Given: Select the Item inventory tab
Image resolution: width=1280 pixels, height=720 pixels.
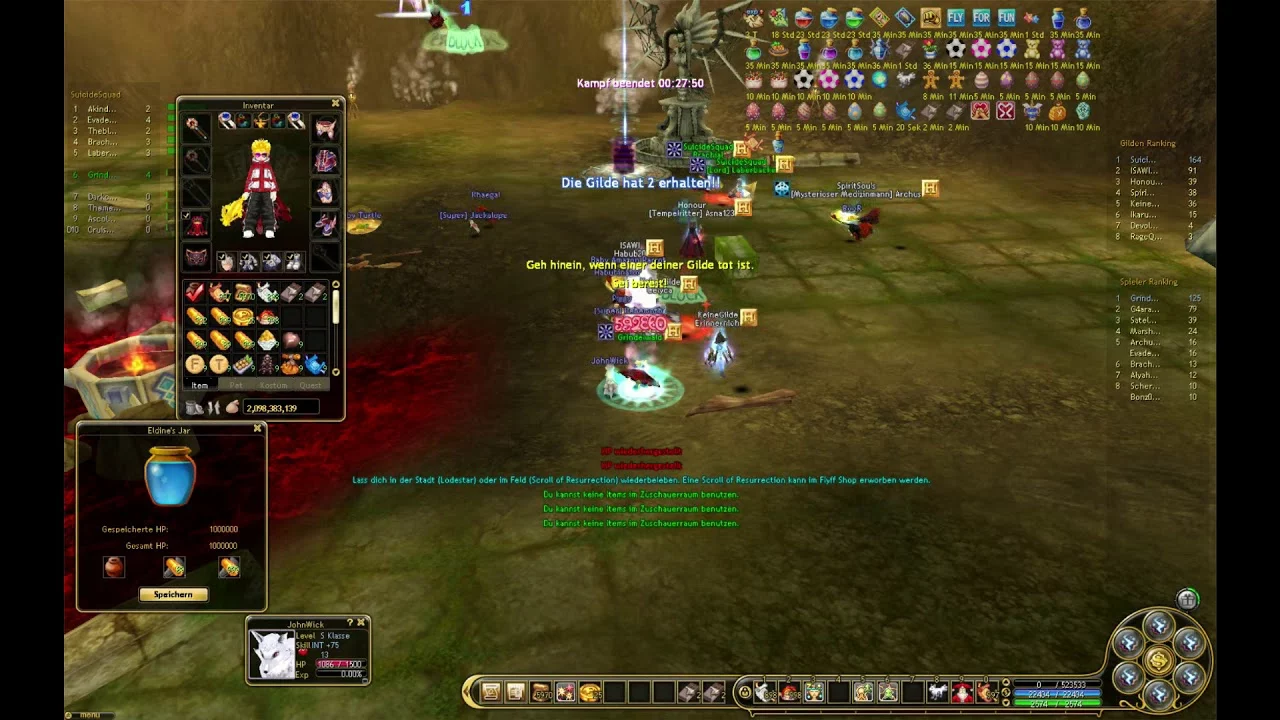Looking at the screenshot, I should 200,385.
